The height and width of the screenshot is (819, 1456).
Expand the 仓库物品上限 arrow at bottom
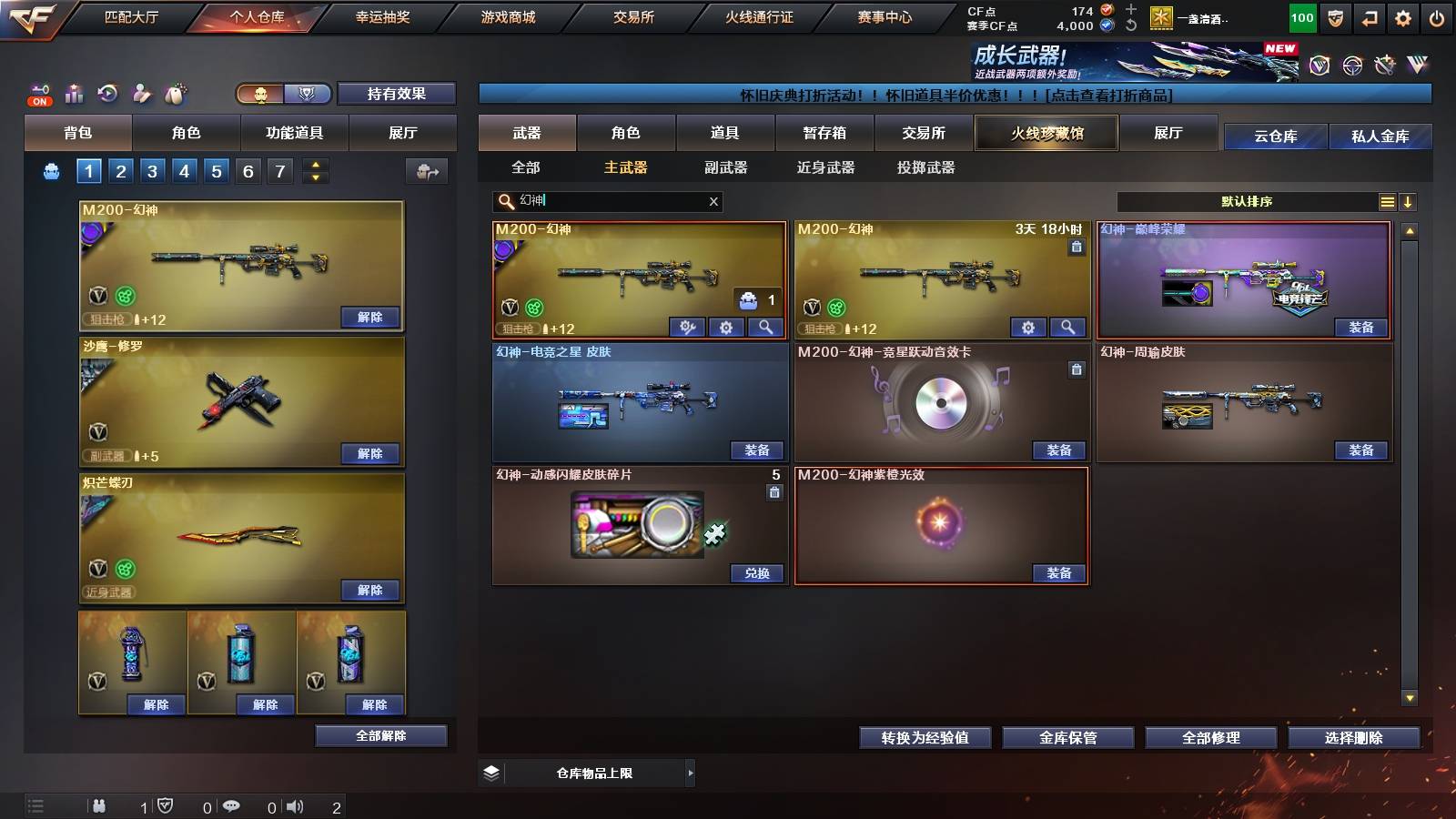[x=690, y=772]
